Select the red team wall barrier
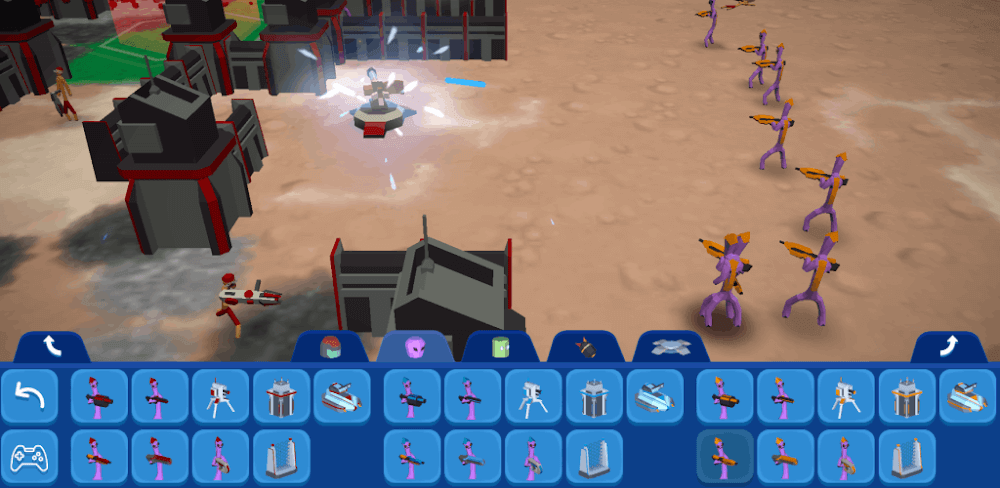The image size is (1000, 488). point(282,457)
